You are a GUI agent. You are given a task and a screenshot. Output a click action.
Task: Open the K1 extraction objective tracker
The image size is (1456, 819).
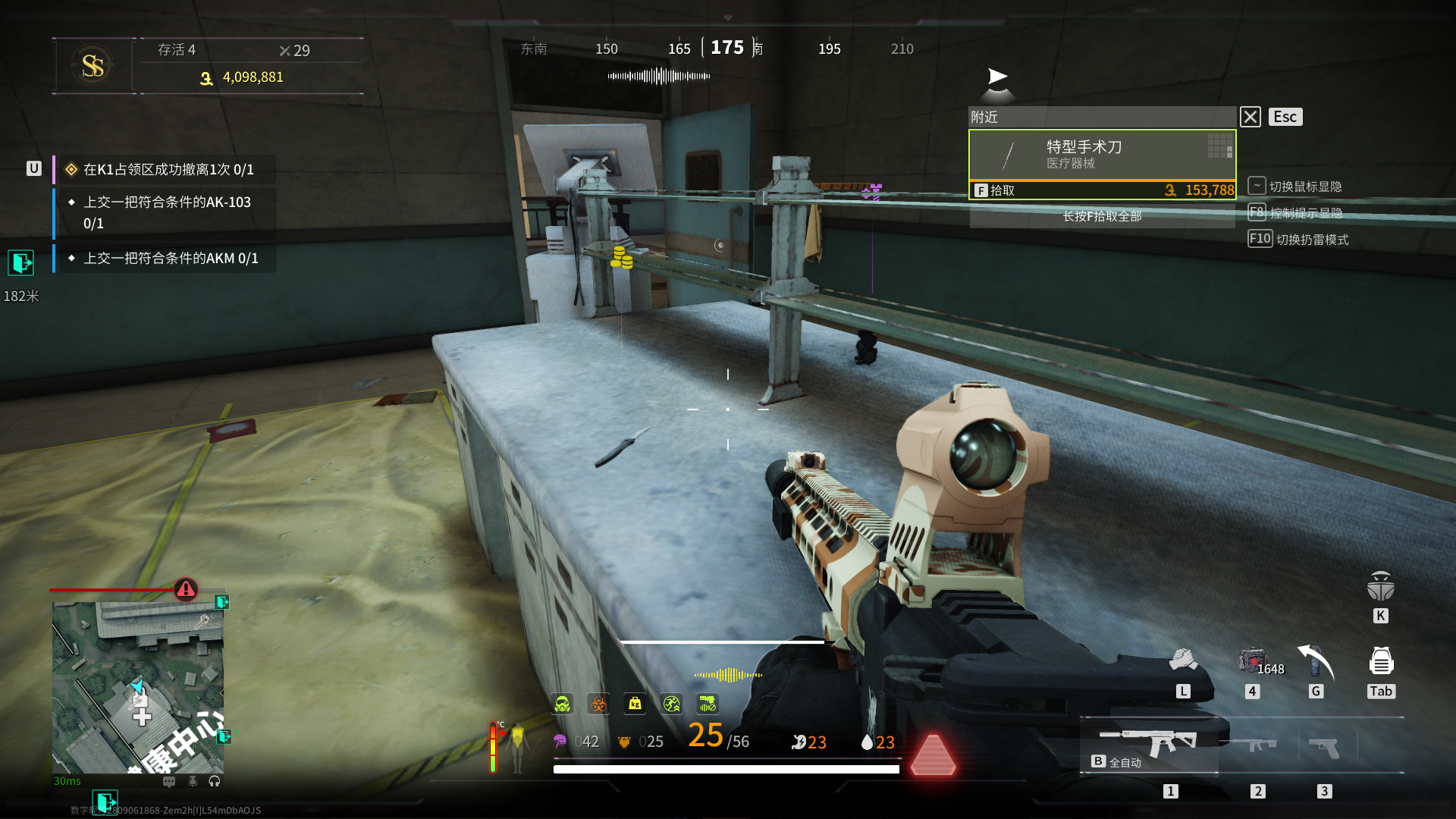(x=168, y=170)
